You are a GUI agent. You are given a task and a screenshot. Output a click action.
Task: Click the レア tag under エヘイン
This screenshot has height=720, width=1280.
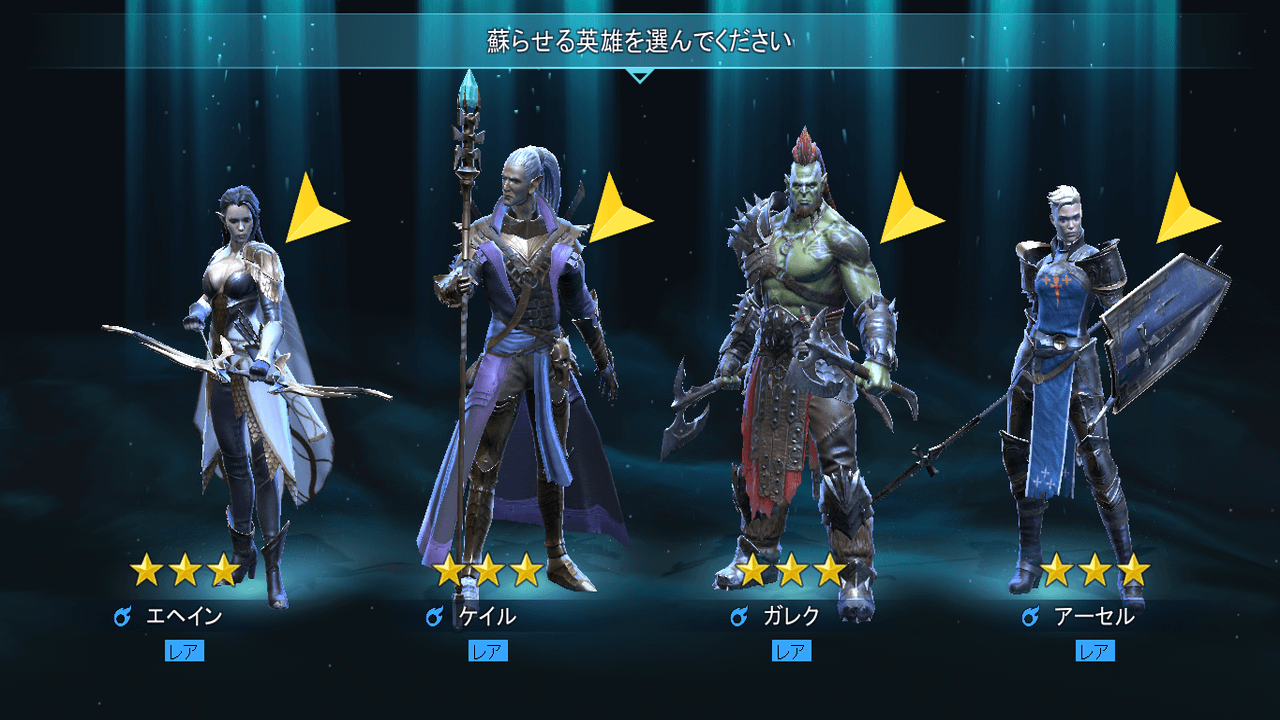[184, 651]
